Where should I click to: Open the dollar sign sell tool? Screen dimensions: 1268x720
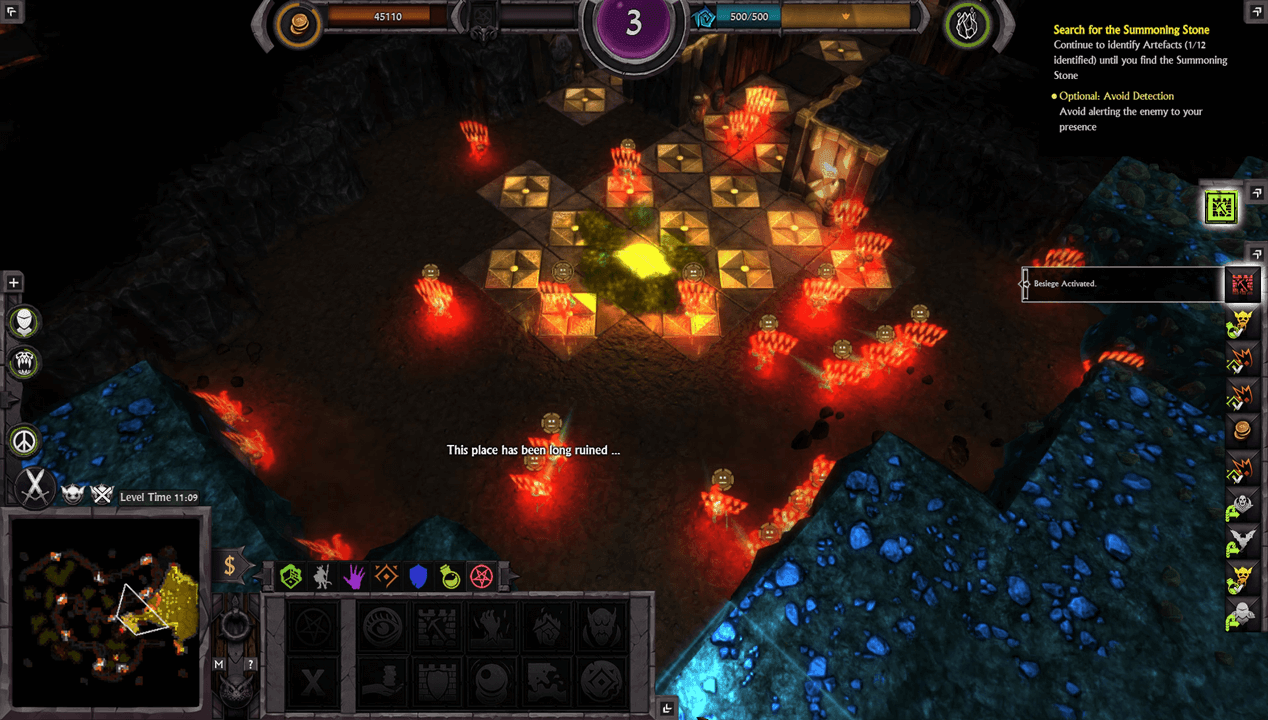point(230,566)
